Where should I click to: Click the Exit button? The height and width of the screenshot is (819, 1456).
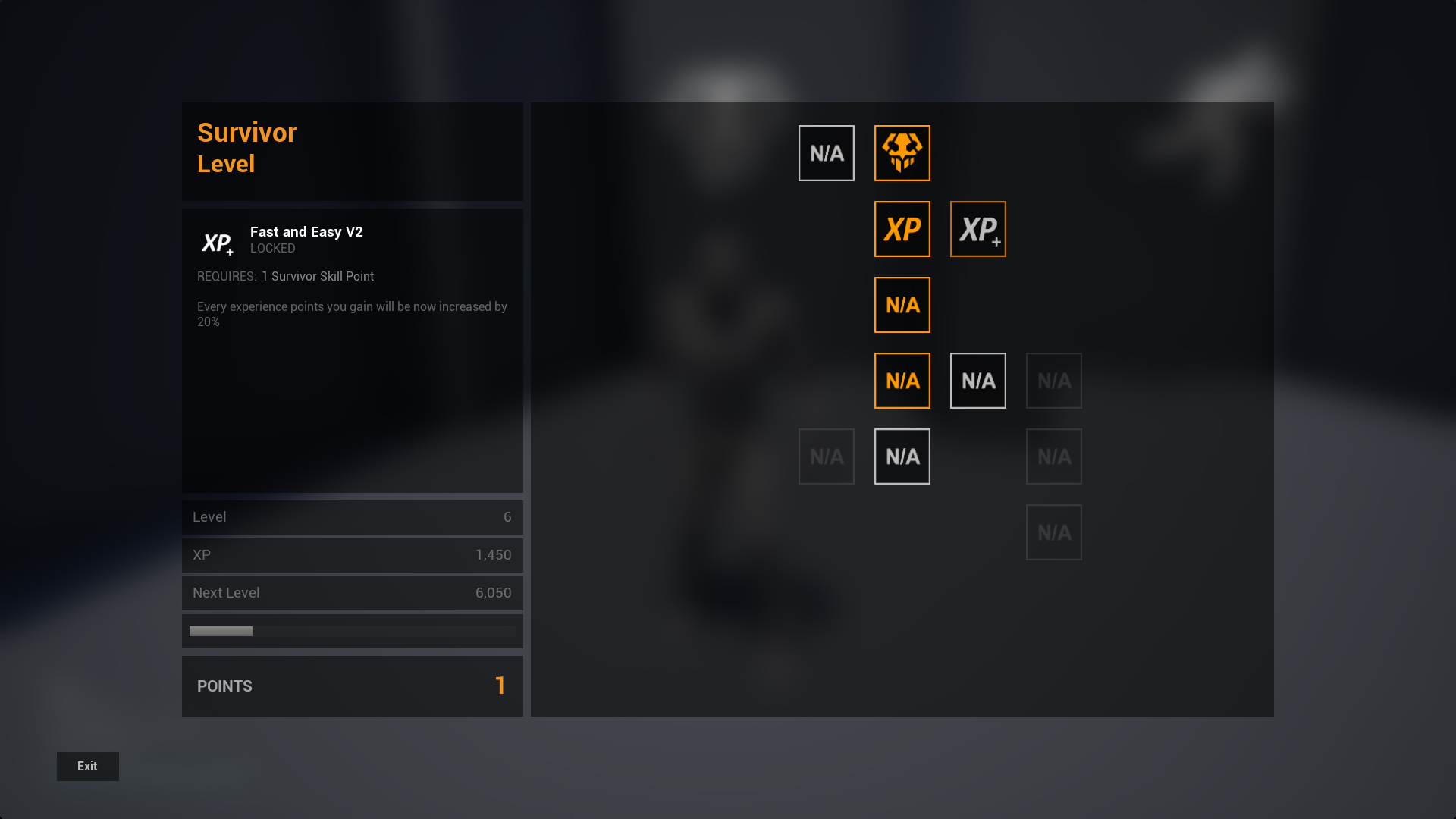87,766
